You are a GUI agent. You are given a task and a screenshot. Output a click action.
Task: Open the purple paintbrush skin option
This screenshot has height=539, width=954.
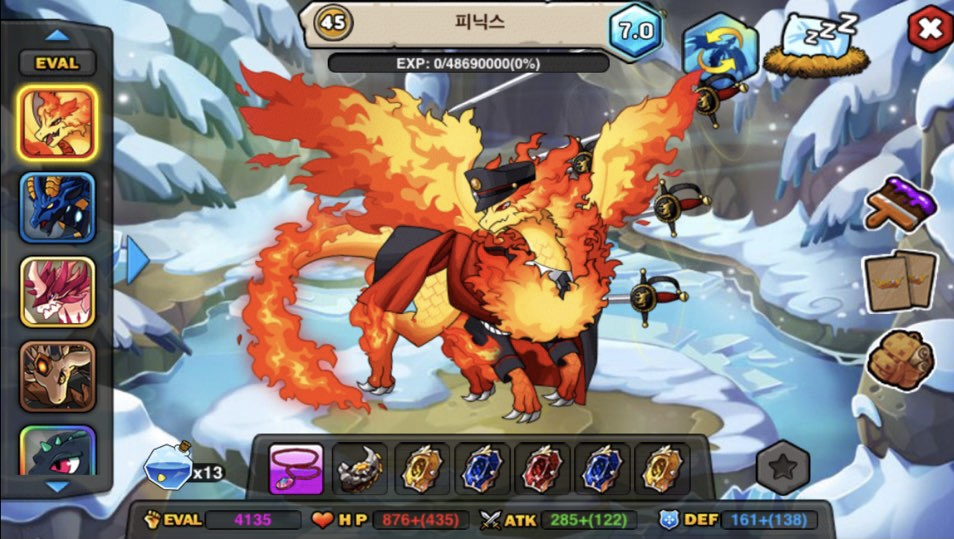point(901,203)
